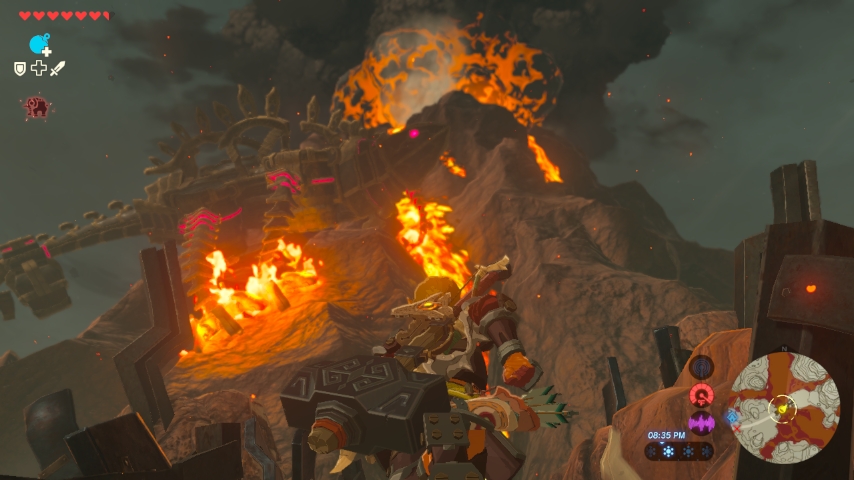Image resolution: width=854 pixels, height=480 pixels.
Task: Click the shield quick-select icon
Action: coord(19,68)
